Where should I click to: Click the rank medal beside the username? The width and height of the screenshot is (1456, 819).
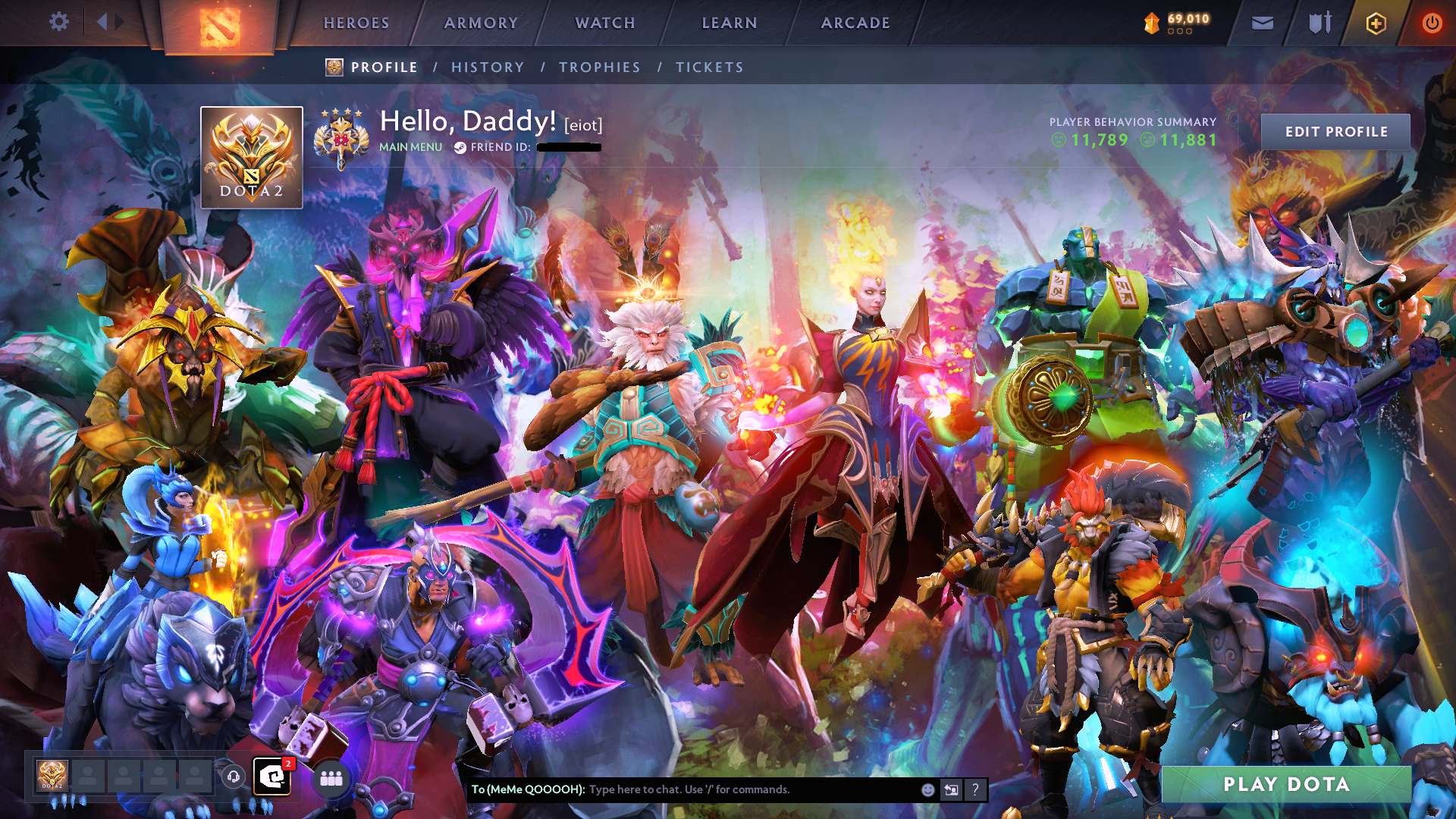pyautogui.click(x=343, y=138)
